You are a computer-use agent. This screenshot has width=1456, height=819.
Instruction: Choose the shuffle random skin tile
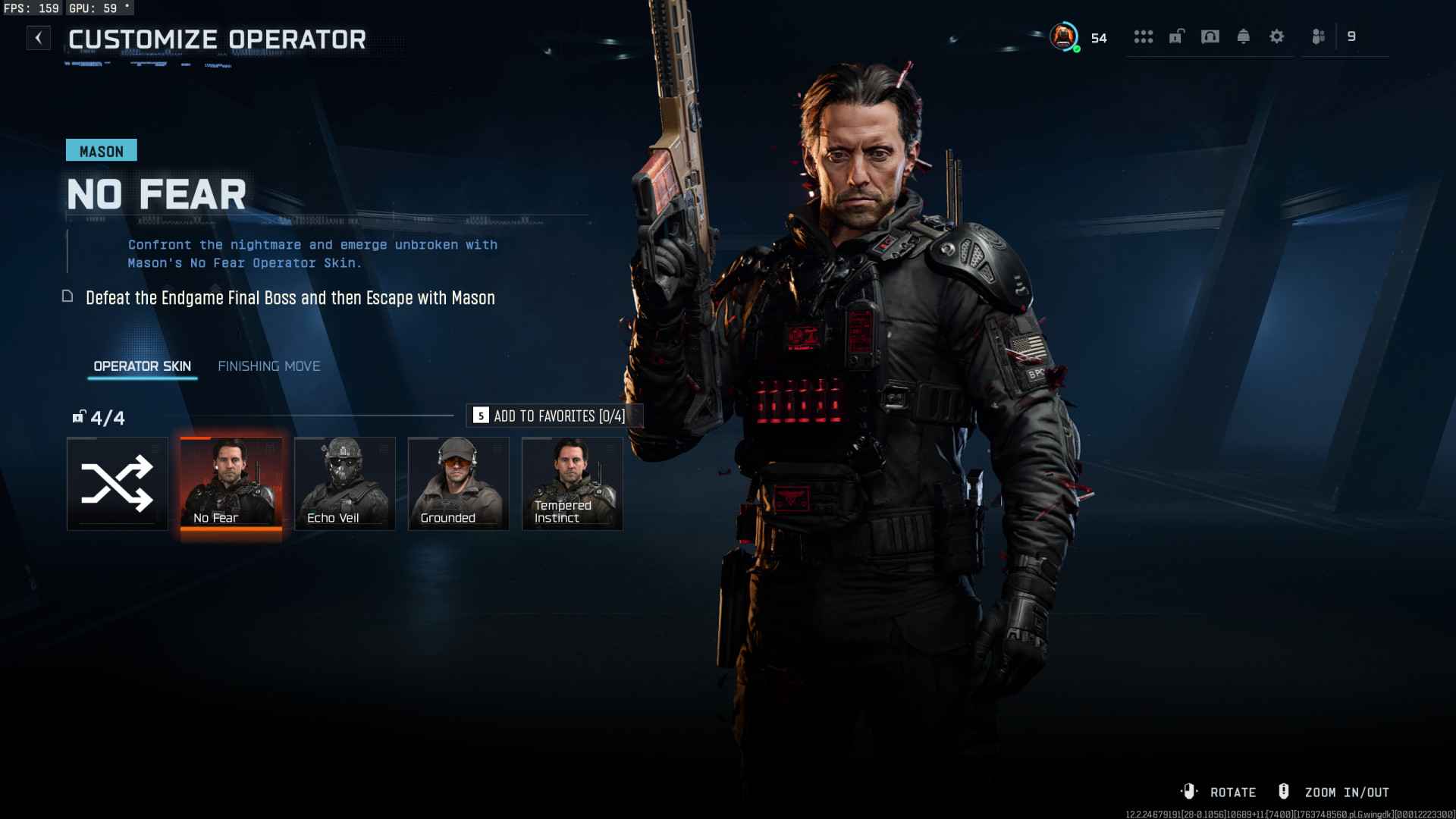click(x=117, y=483)
